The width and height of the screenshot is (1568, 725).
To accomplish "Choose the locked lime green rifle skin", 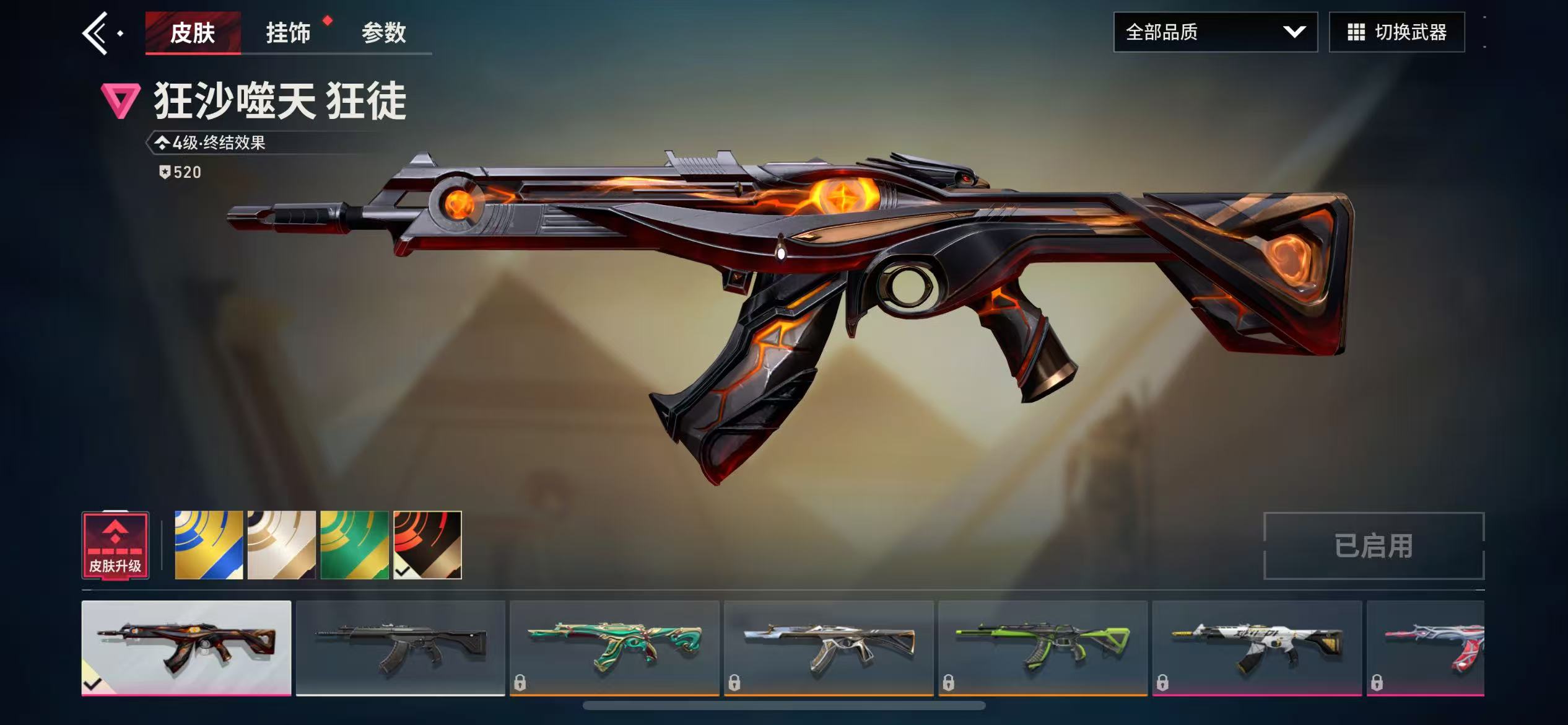I will [1043, 648].
